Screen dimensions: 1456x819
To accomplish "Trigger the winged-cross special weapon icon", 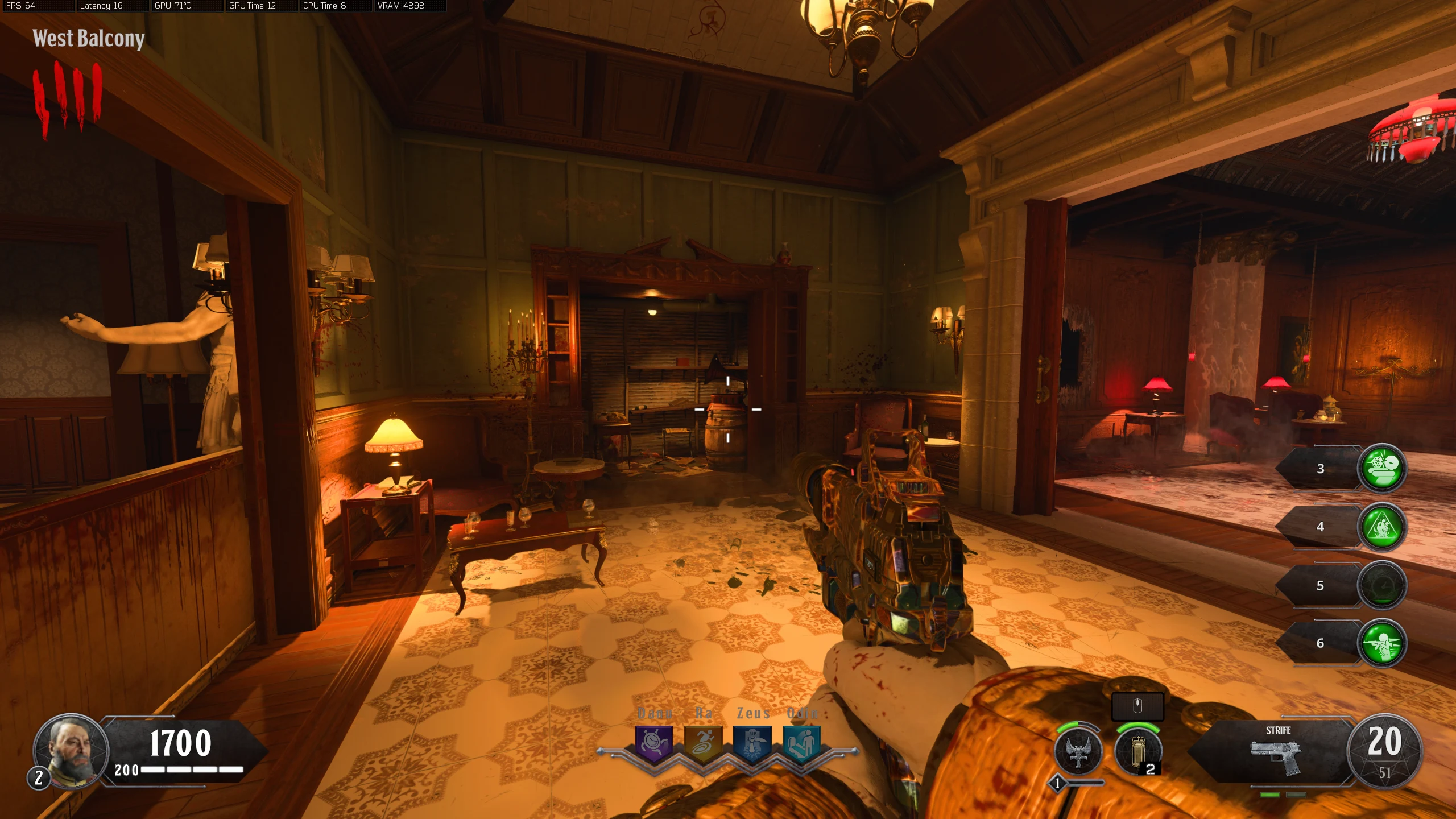I will coord(1078,751).
